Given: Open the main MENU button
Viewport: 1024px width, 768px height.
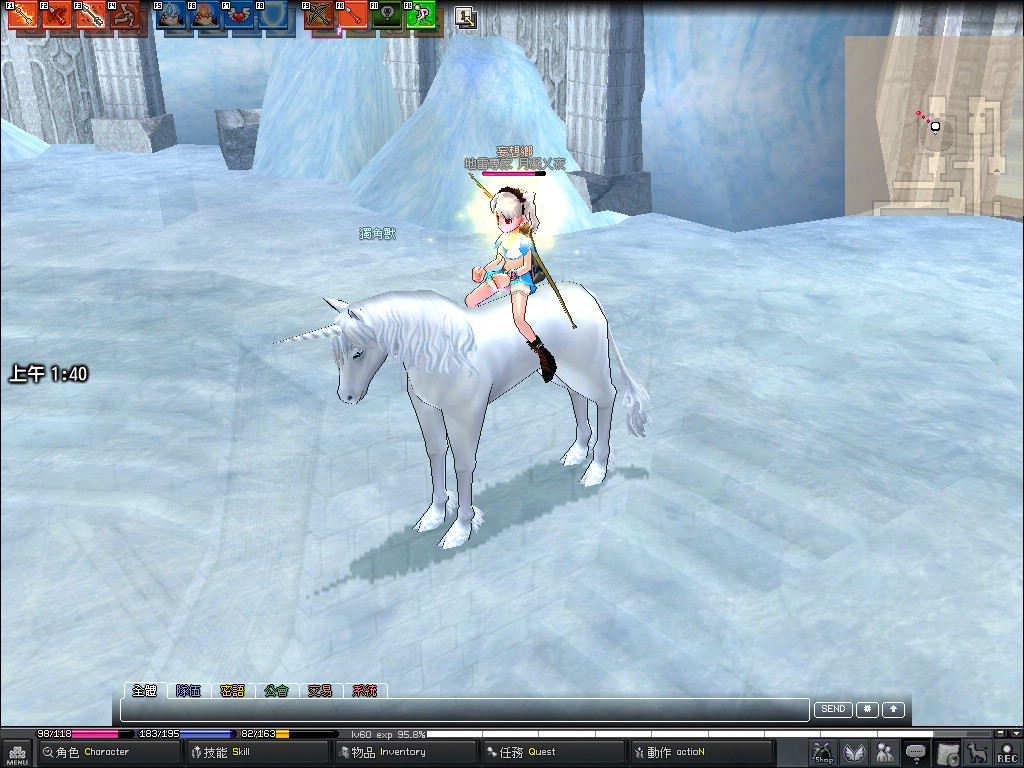Looking at the screenshot, I should (x=17, y=753).
